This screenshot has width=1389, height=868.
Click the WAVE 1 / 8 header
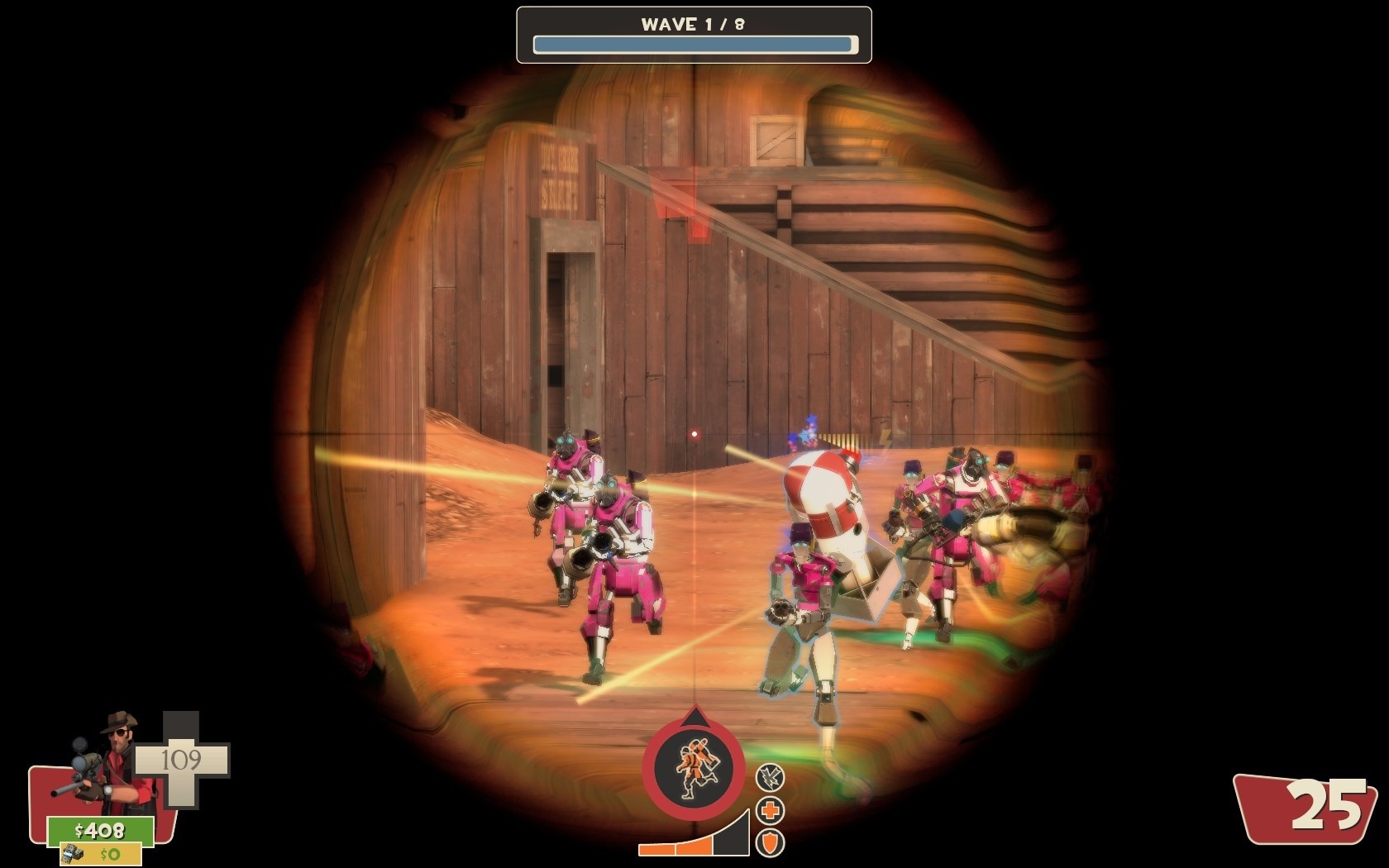693,24
